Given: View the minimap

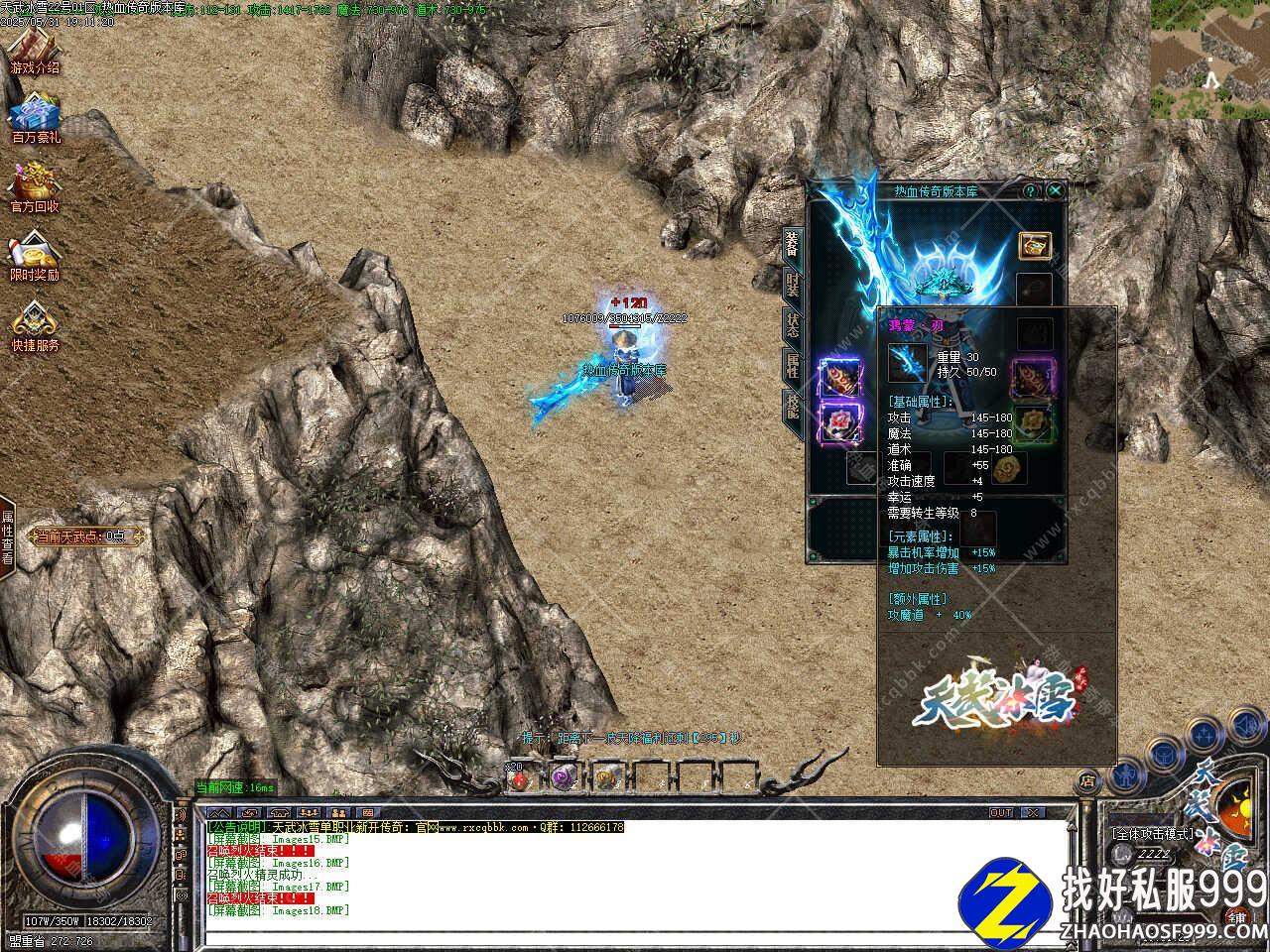Looking at the screenshot, I should (1209, 59).
